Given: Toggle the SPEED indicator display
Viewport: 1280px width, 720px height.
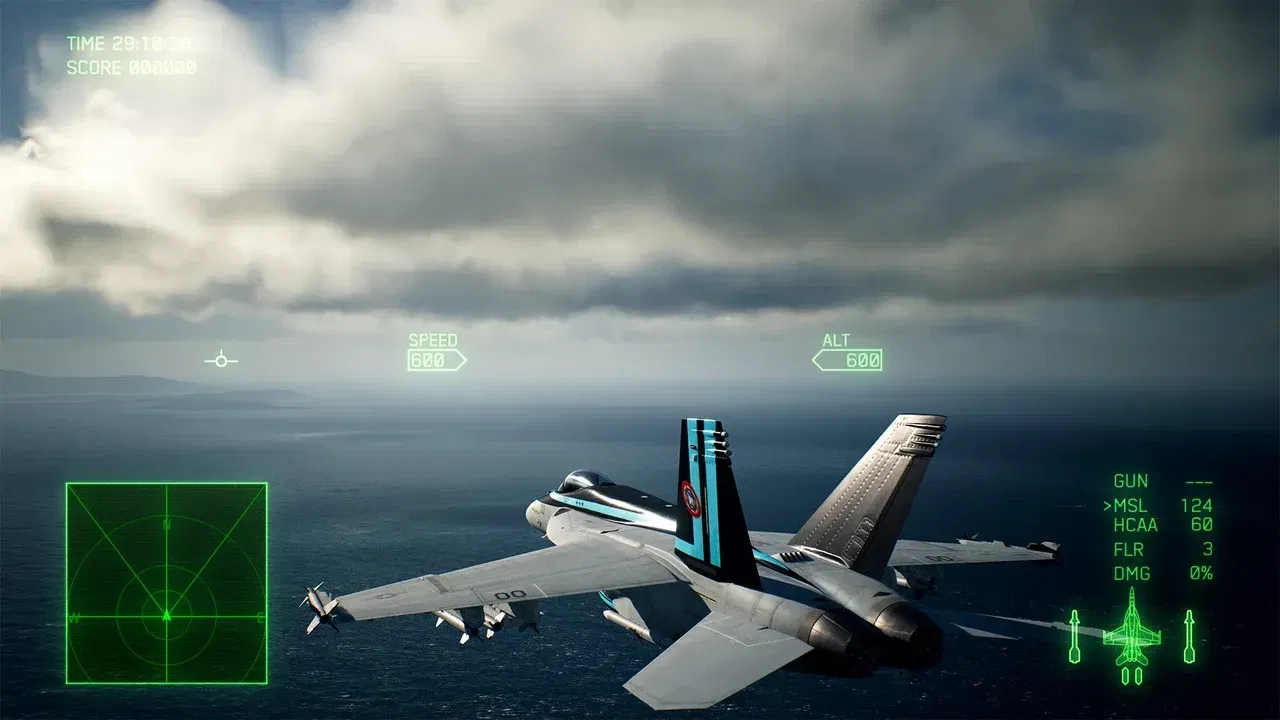Looking at the screenshot, I should click(x=432, y=340).
